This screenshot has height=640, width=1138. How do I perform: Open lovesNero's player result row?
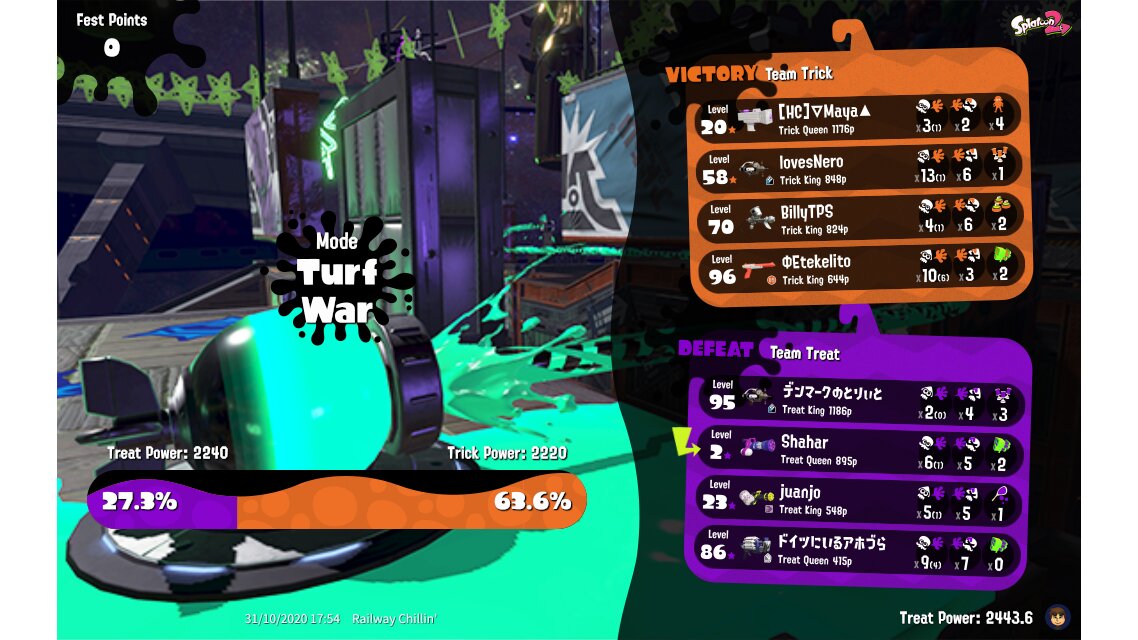pyautogui.click(x=859, y=169)
